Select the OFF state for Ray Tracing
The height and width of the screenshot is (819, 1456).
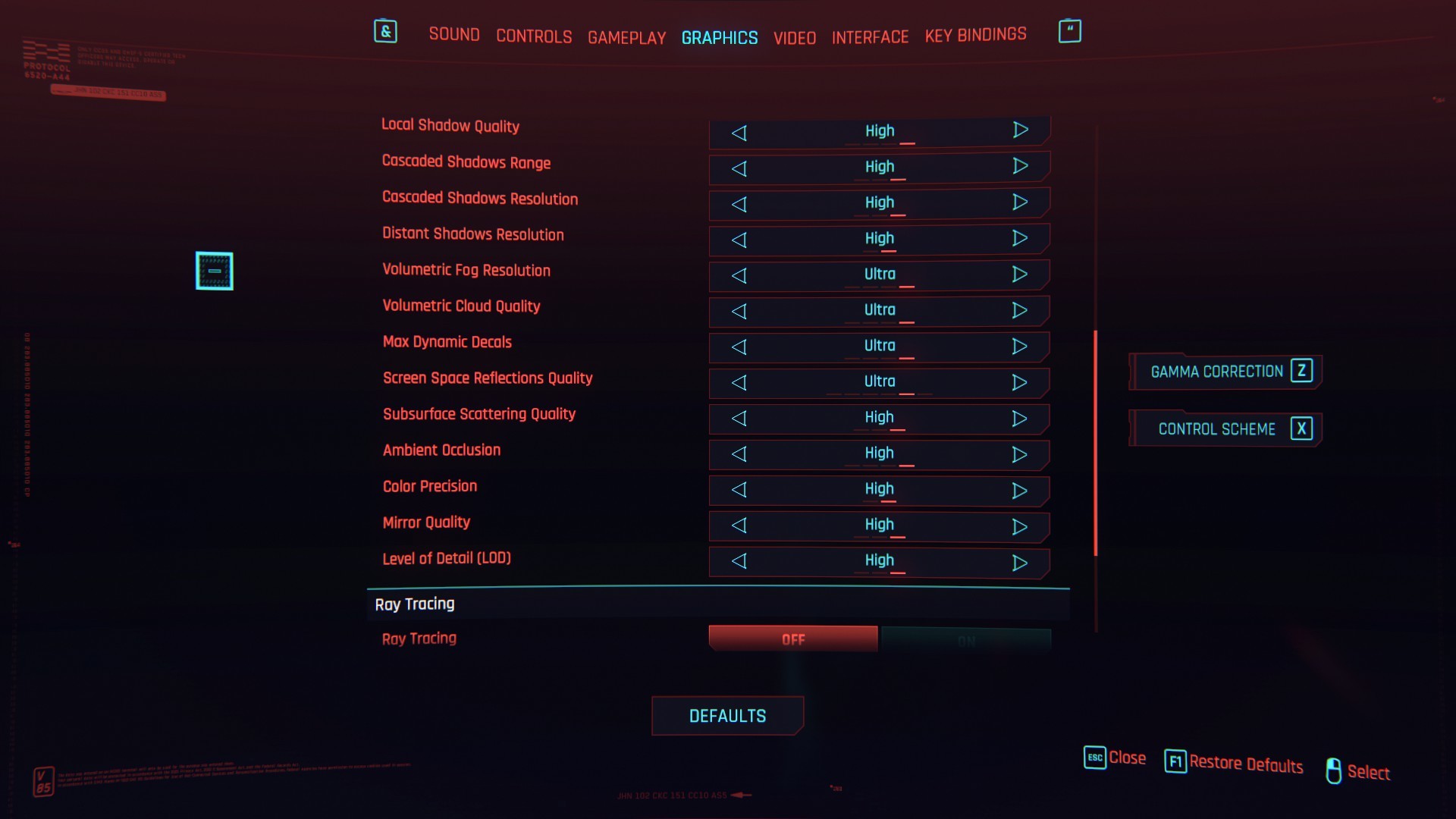click(792, 639)
